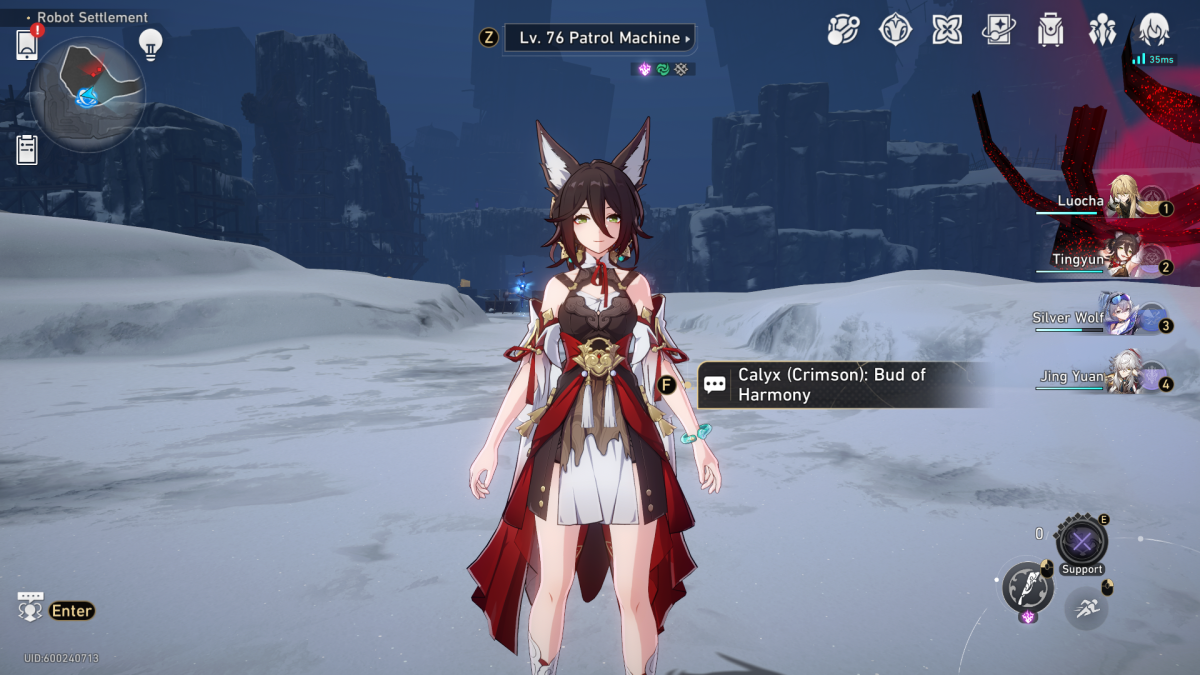Open the character head icon menu
The height and width of the screenshot is (675, 1200).
coord(1154,30)
